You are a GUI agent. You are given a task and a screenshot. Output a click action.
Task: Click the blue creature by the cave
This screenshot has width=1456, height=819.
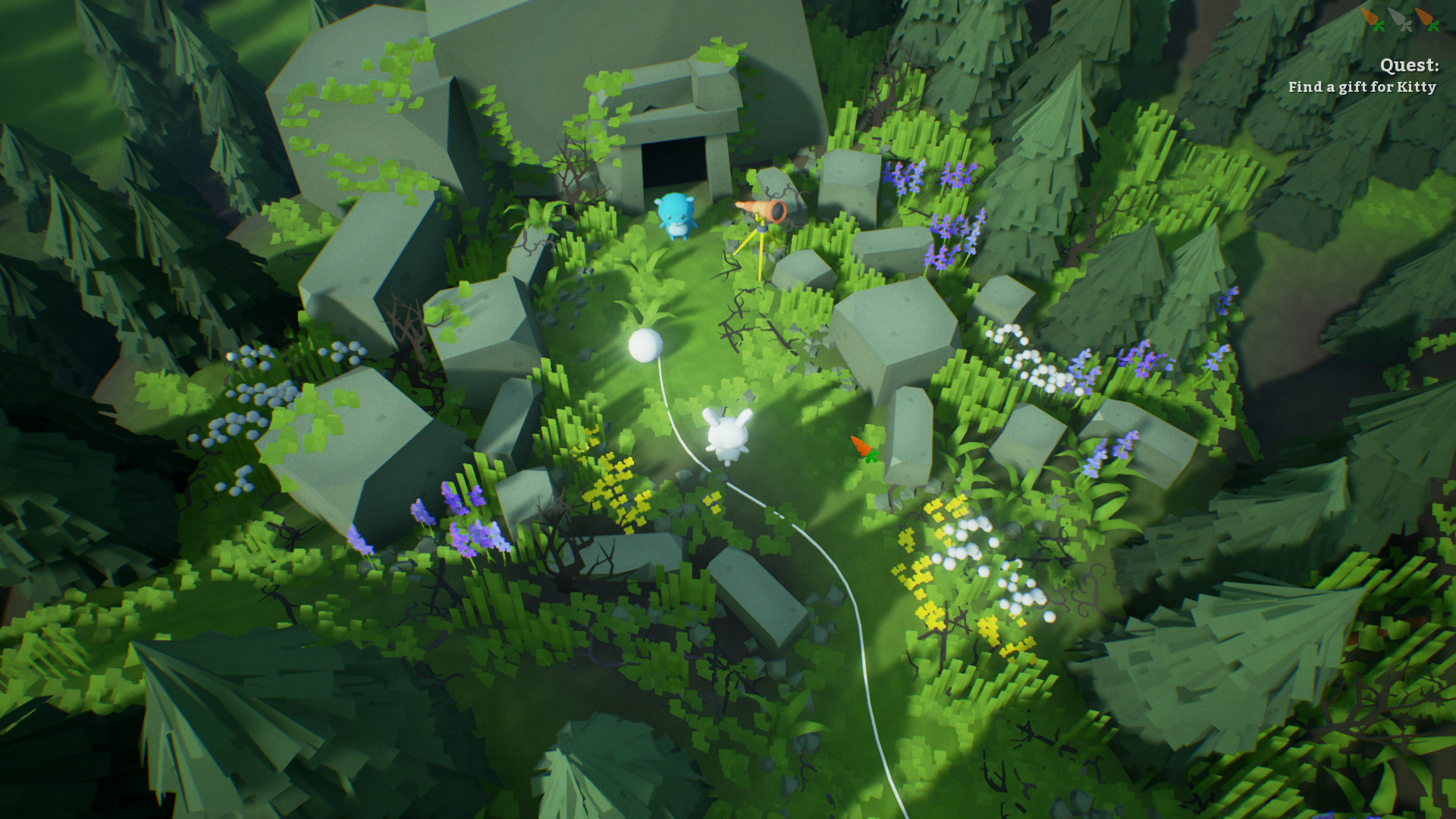674,216
